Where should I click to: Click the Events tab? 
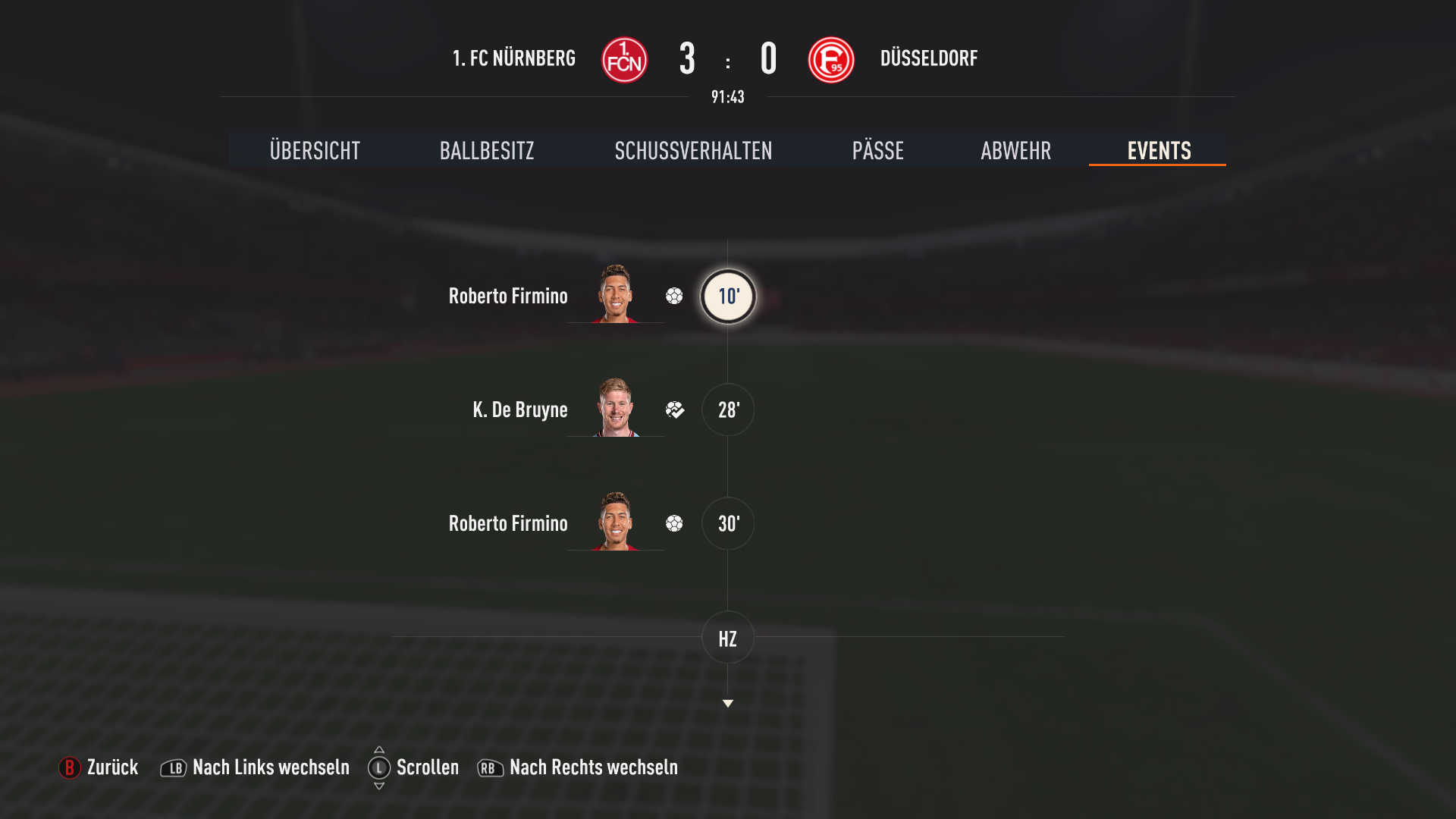(1158, 150)
